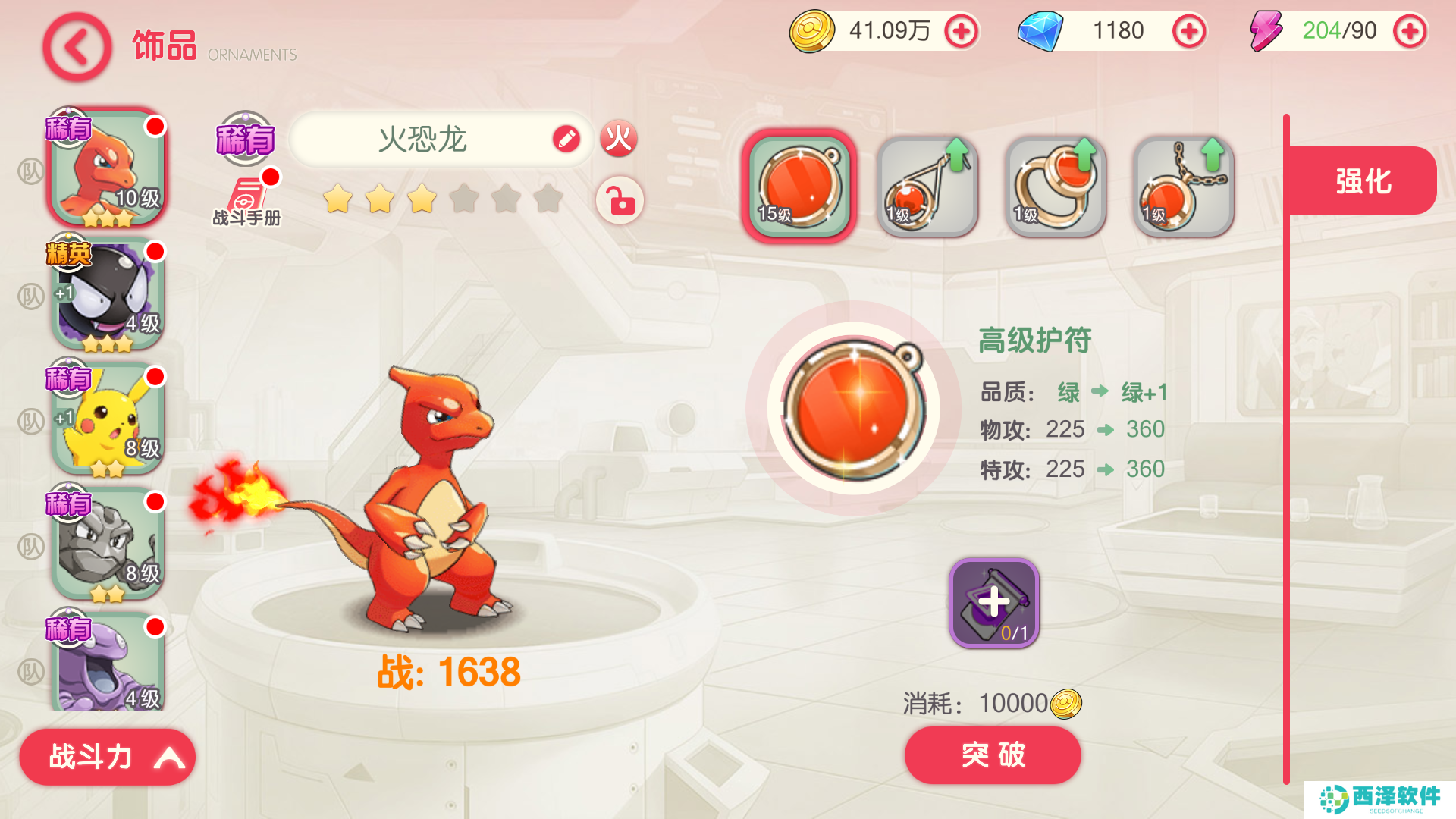This screenshot has height=819, width=1456.
Task: Add the purple scroll material
Action: [x=993, y=603]
